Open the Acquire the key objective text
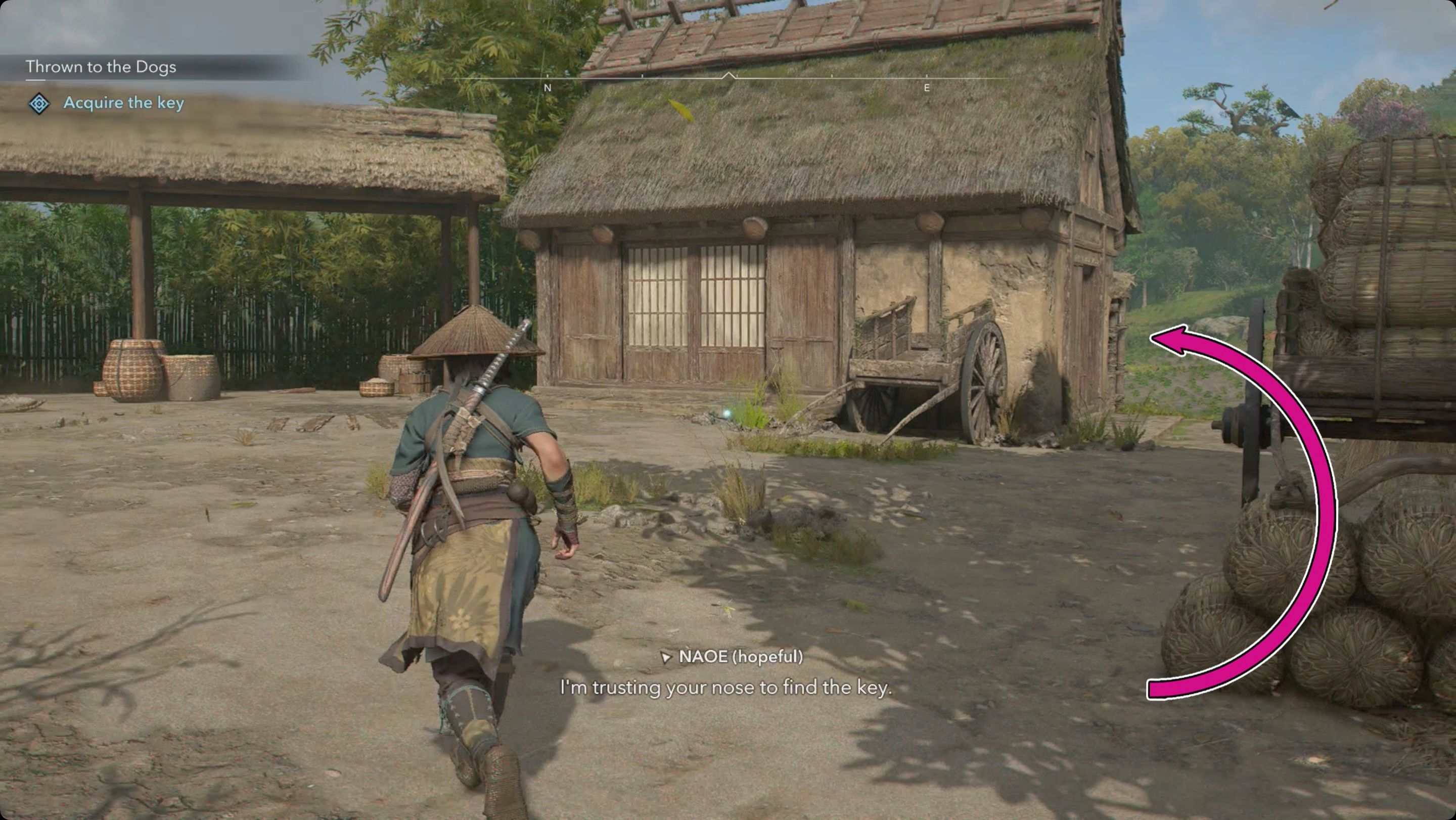 (123, 103)
